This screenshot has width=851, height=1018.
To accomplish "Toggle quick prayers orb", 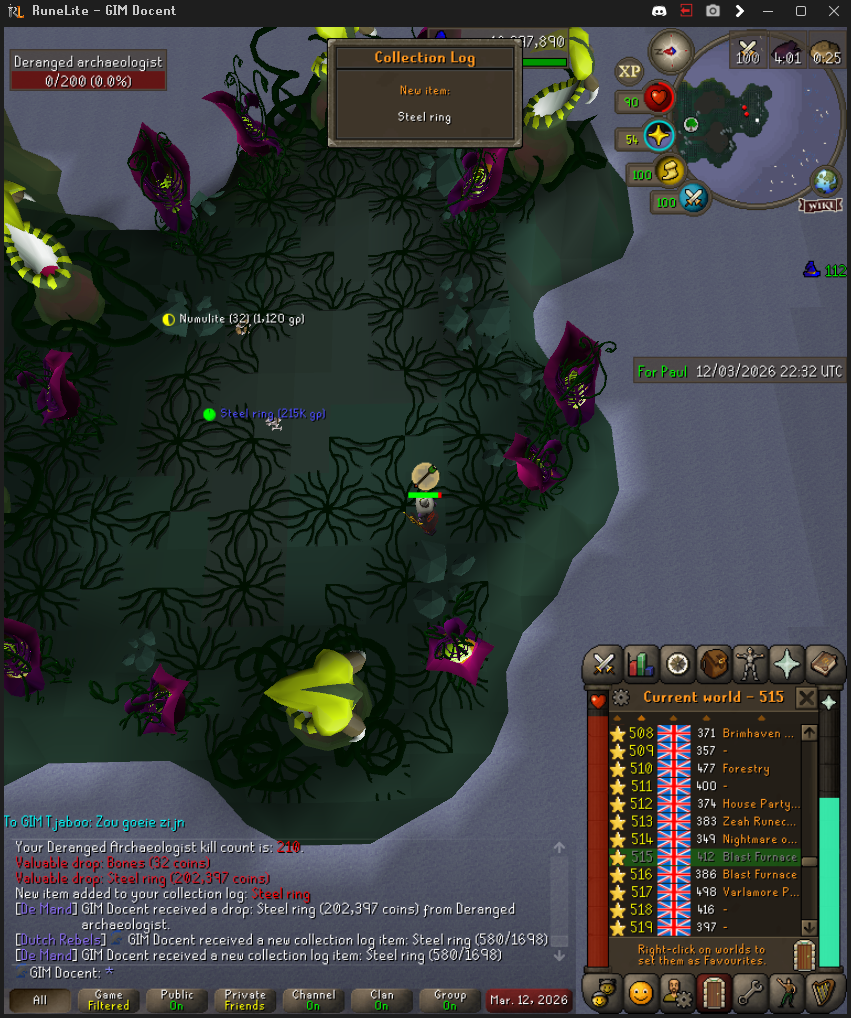I will (x=659, y=136).
